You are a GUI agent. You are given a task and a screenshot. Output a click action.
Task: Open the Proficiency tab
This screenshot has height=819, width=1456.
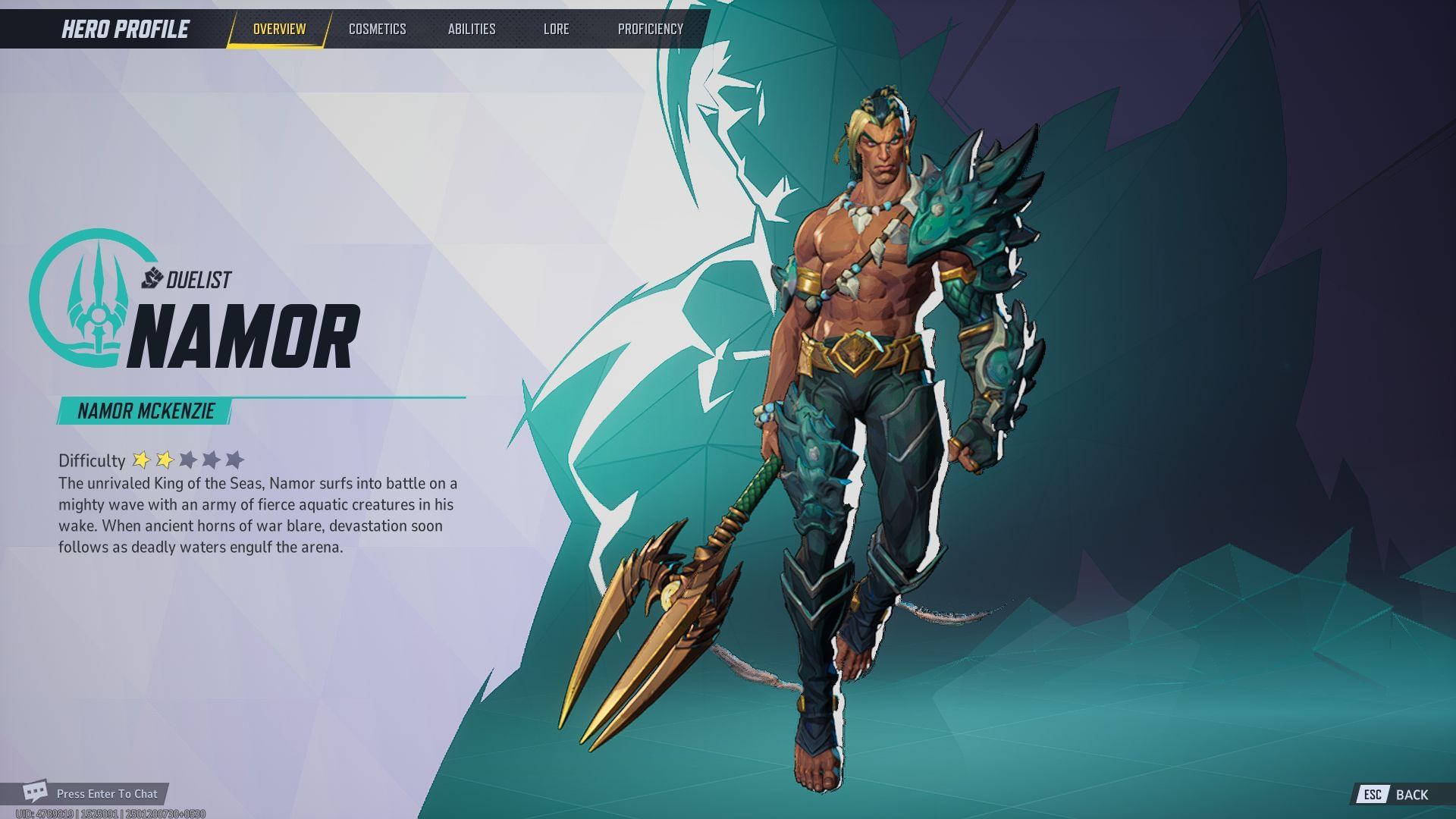[650, 29]
